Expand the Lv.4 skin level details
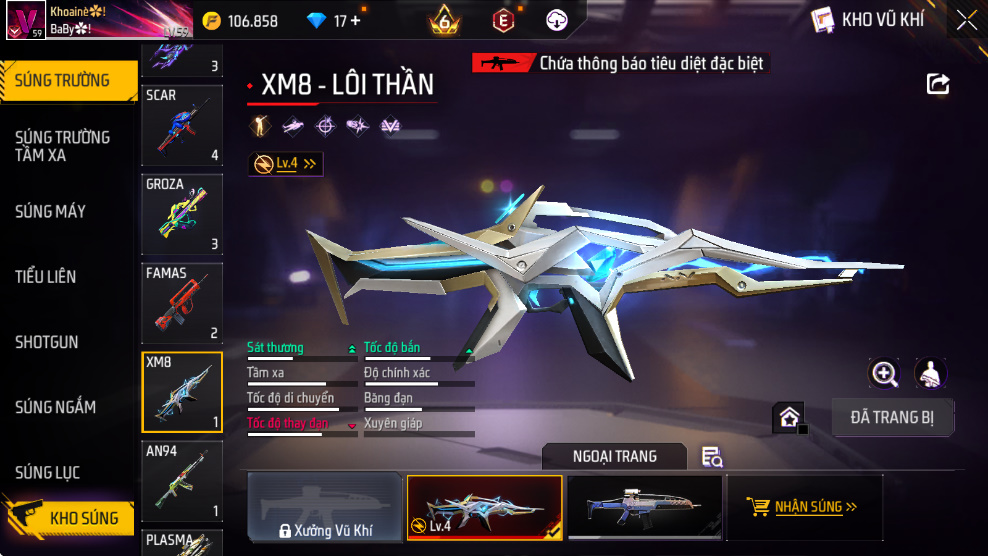This screenshot has height=556, width=988. click(x=286, y=164)
